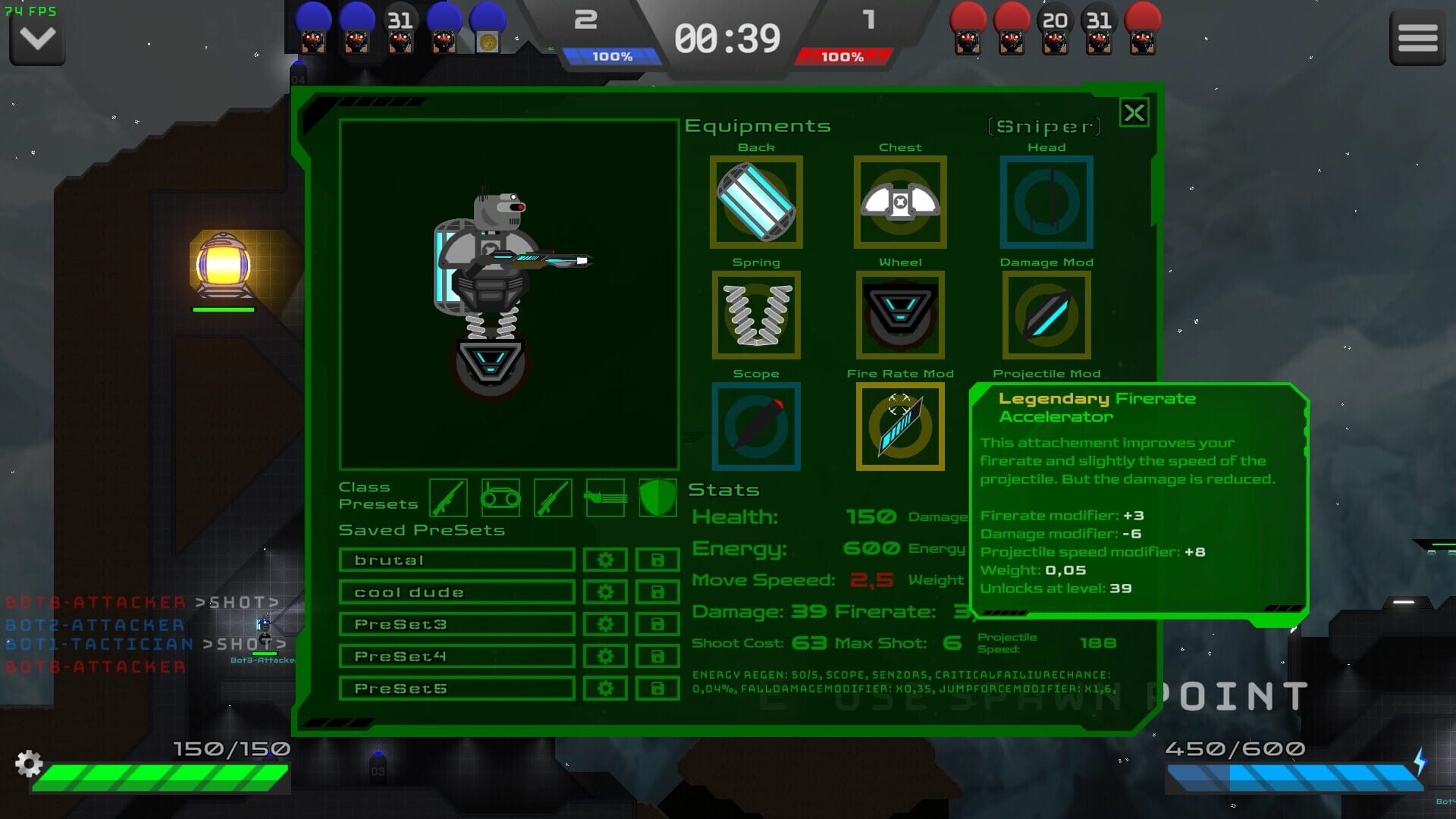
Task: Select the Chest wings equipment
Action: pyautogui.click(x=901, y=201)
